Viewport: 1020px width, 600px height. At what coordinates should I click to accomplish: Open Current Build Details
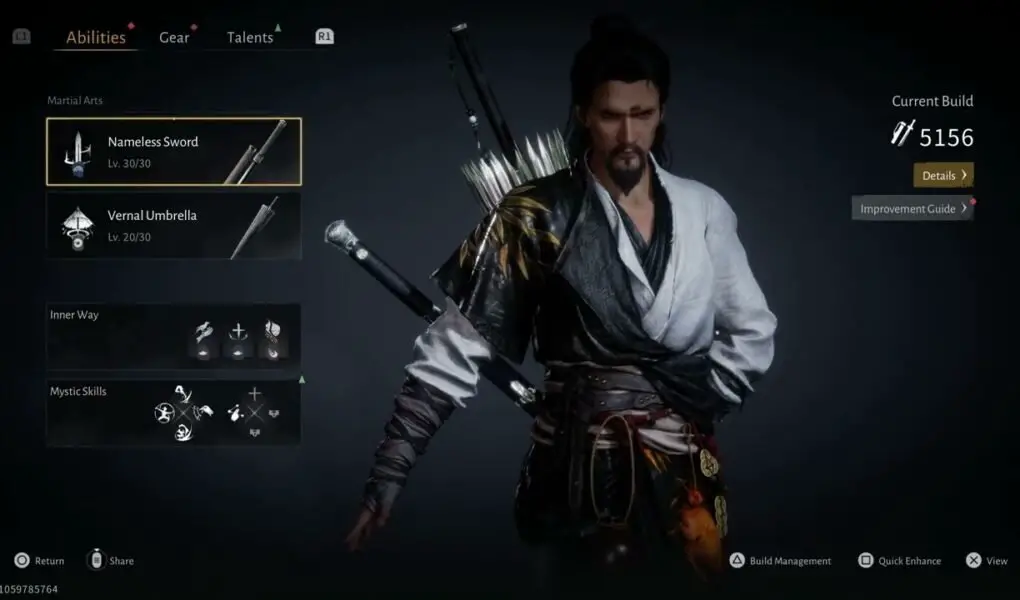coord(943,175)
